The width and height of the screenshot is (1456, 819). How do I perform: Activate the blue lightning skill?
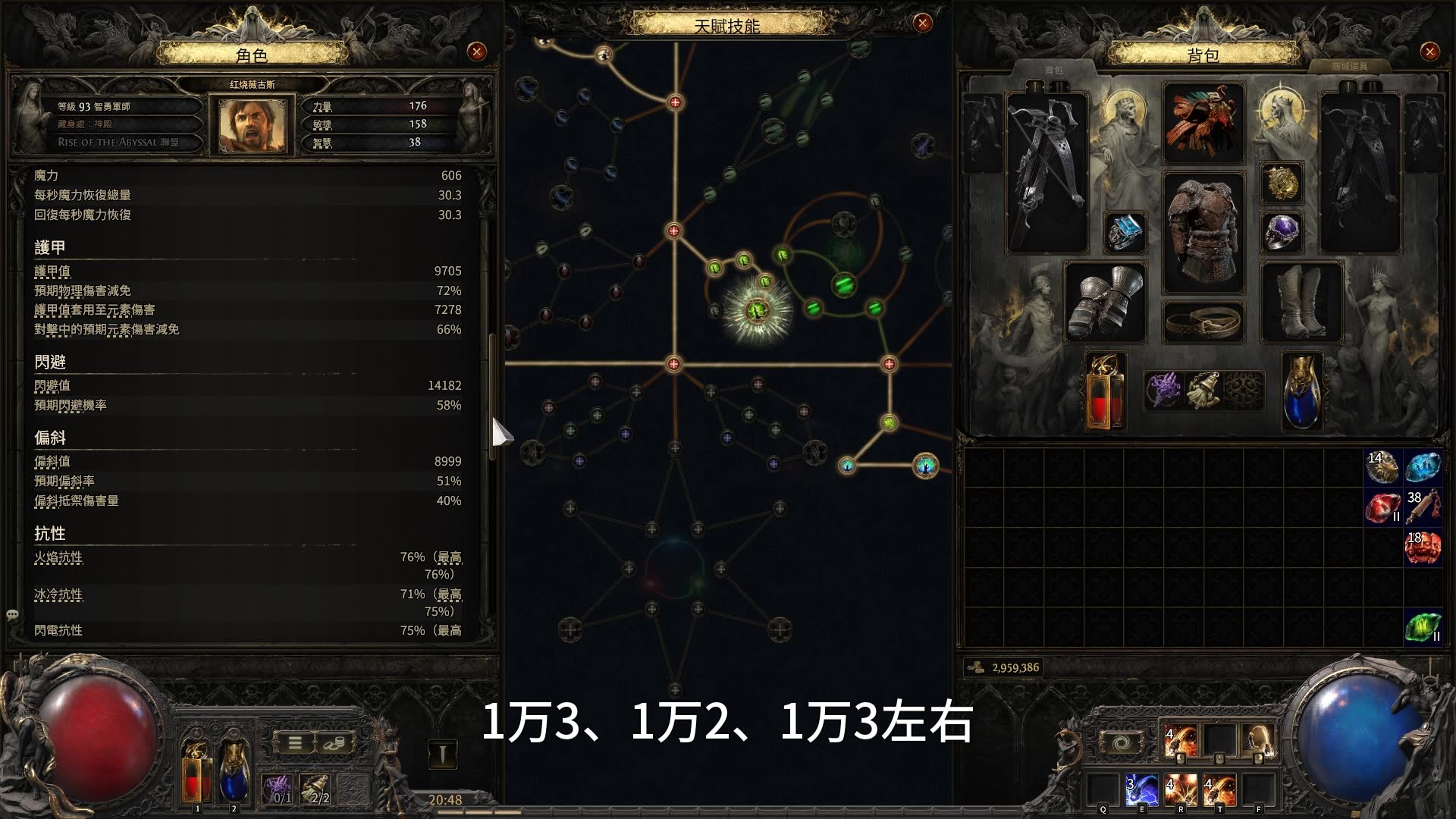(x=1141, y=789)
